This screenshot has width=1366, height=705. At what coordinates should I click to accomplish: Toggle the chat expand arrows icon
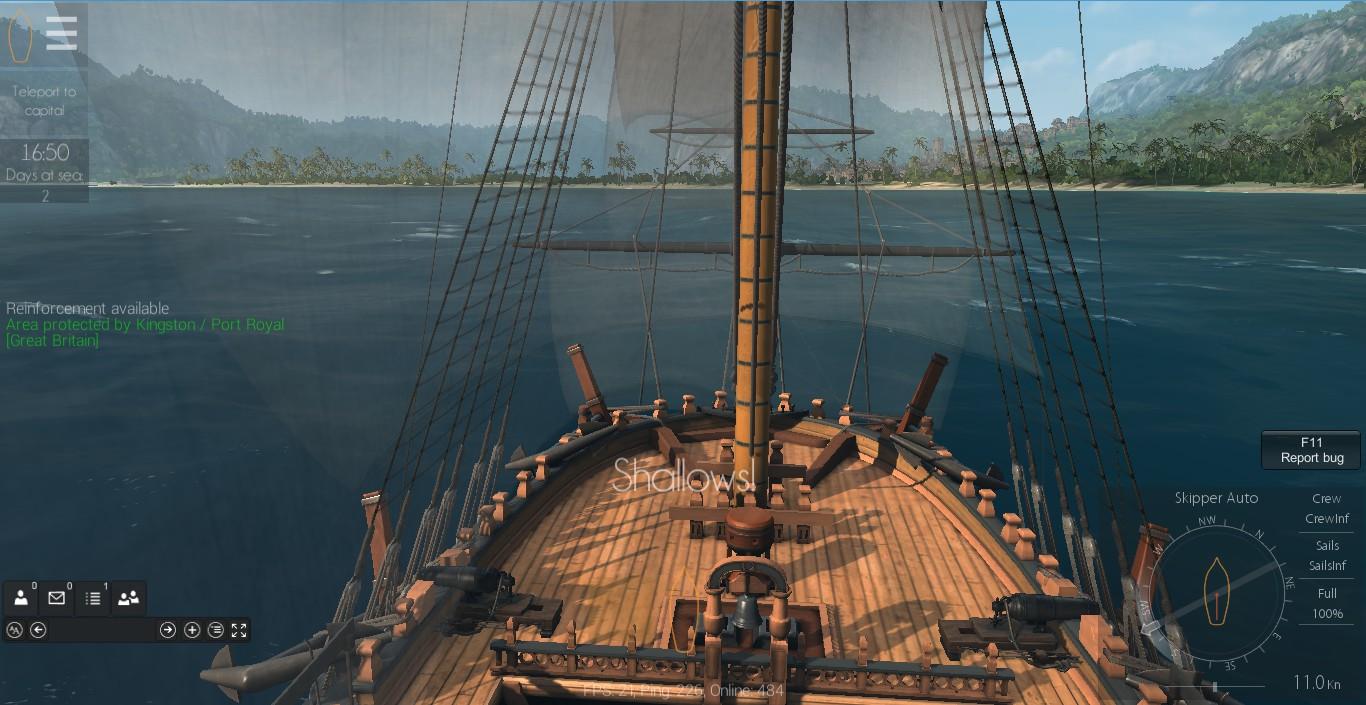click(239, 630)
